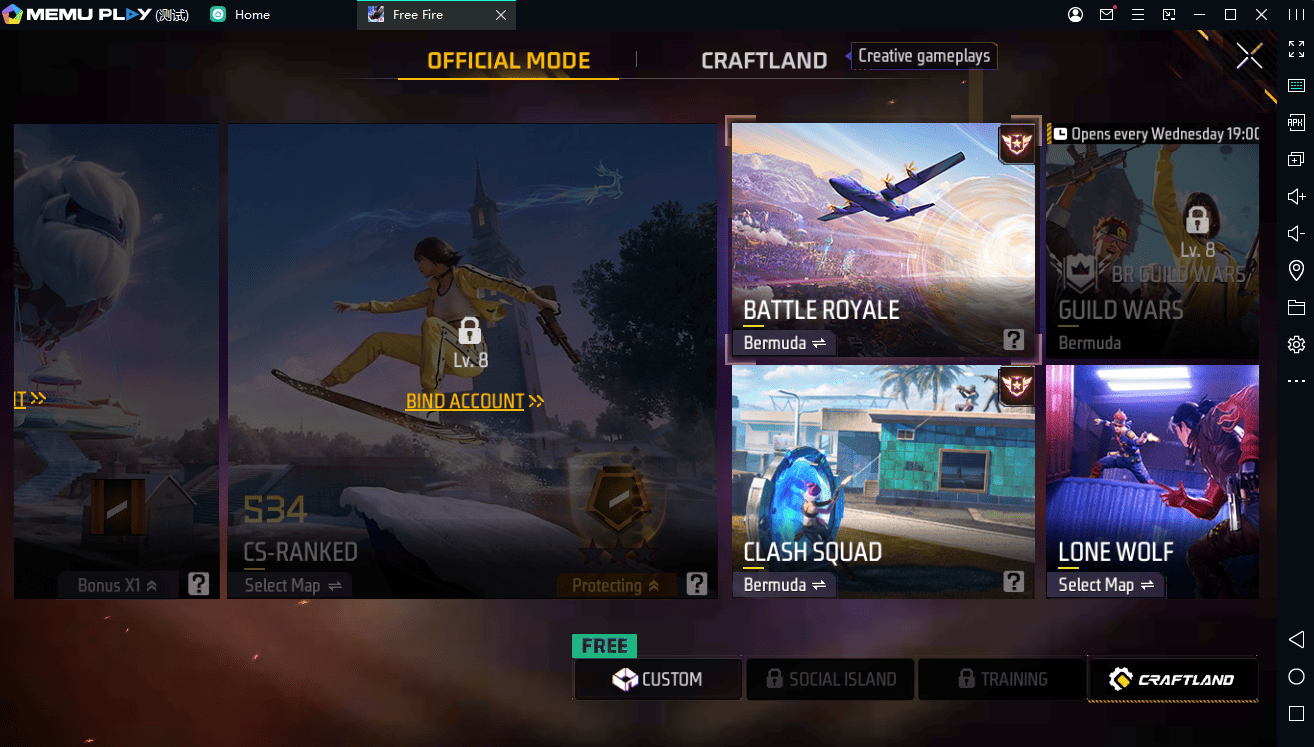Show Battle Royale help question mark
Screen dimensions: 1314x747
pyautogui.click(x=1013, y=341)
